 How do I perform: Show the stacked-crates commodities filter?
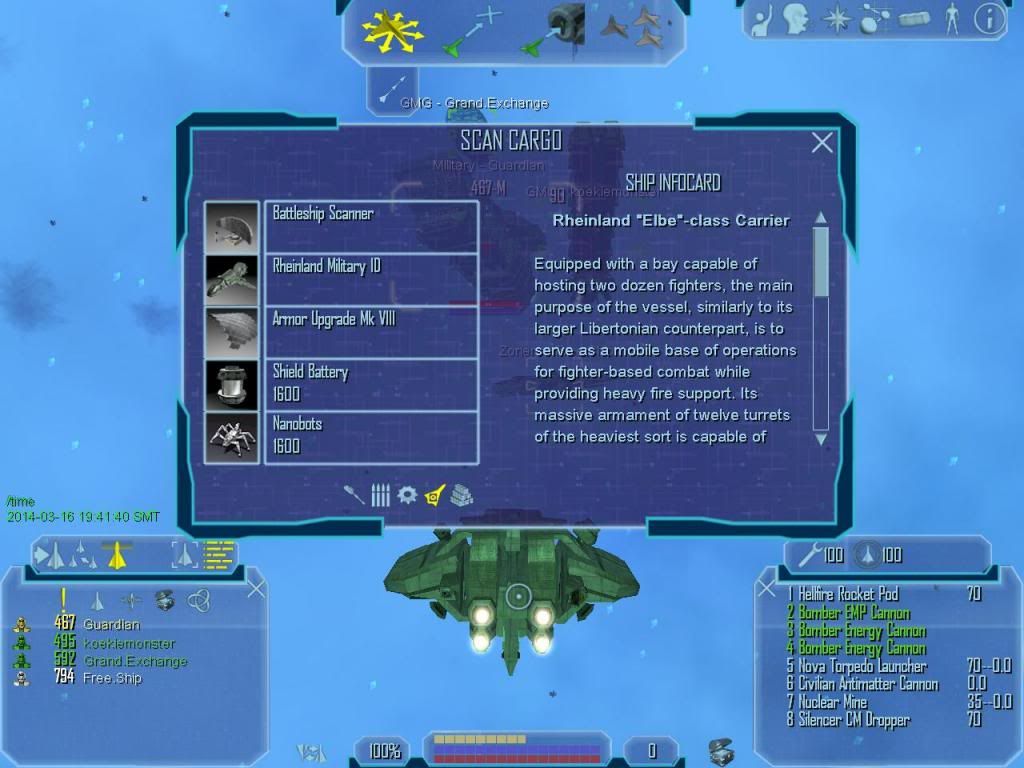(461, 495)
